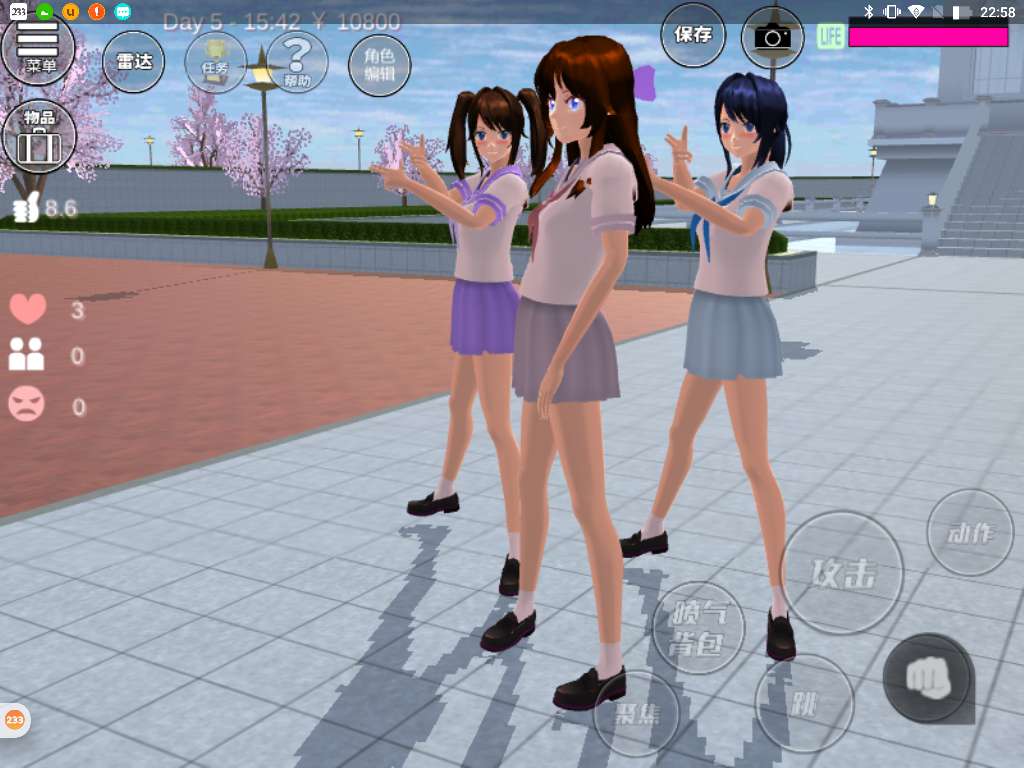Viewport: 1024px width, 768px height.
Task: Save the game with 保存
Action: pyautogui.click(x=693, y=35)
